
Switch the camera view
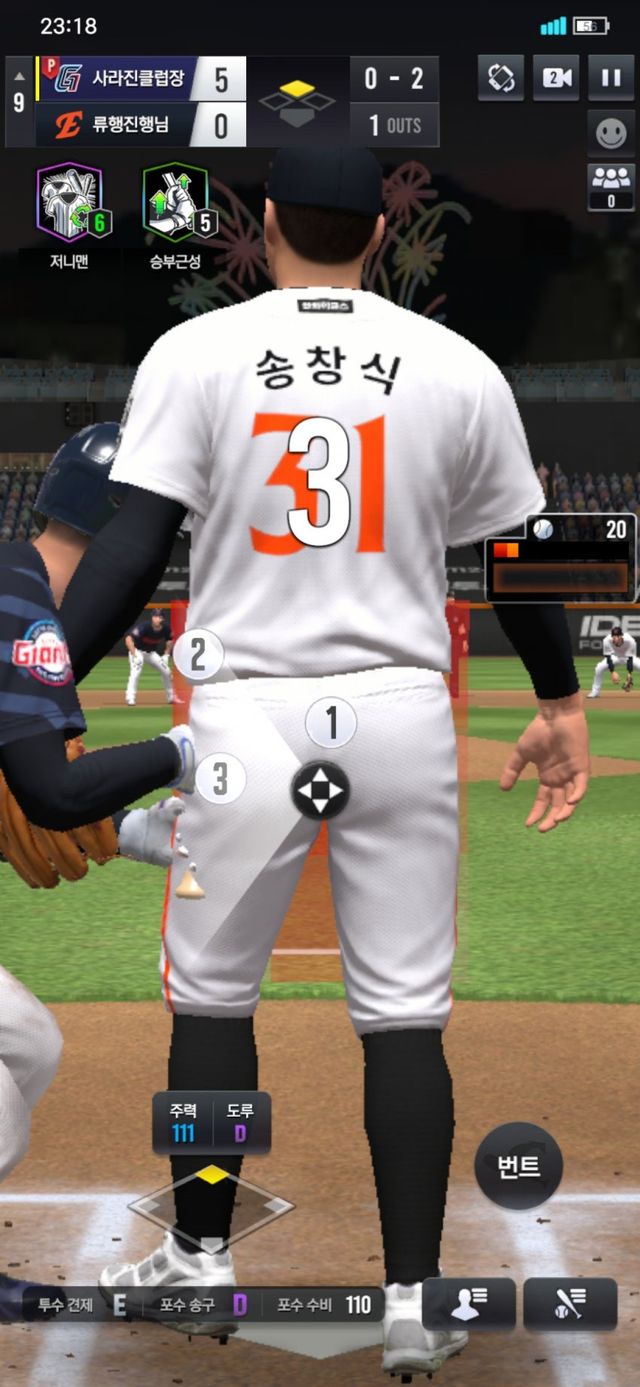pyautogui.click(x=555, y=78)
